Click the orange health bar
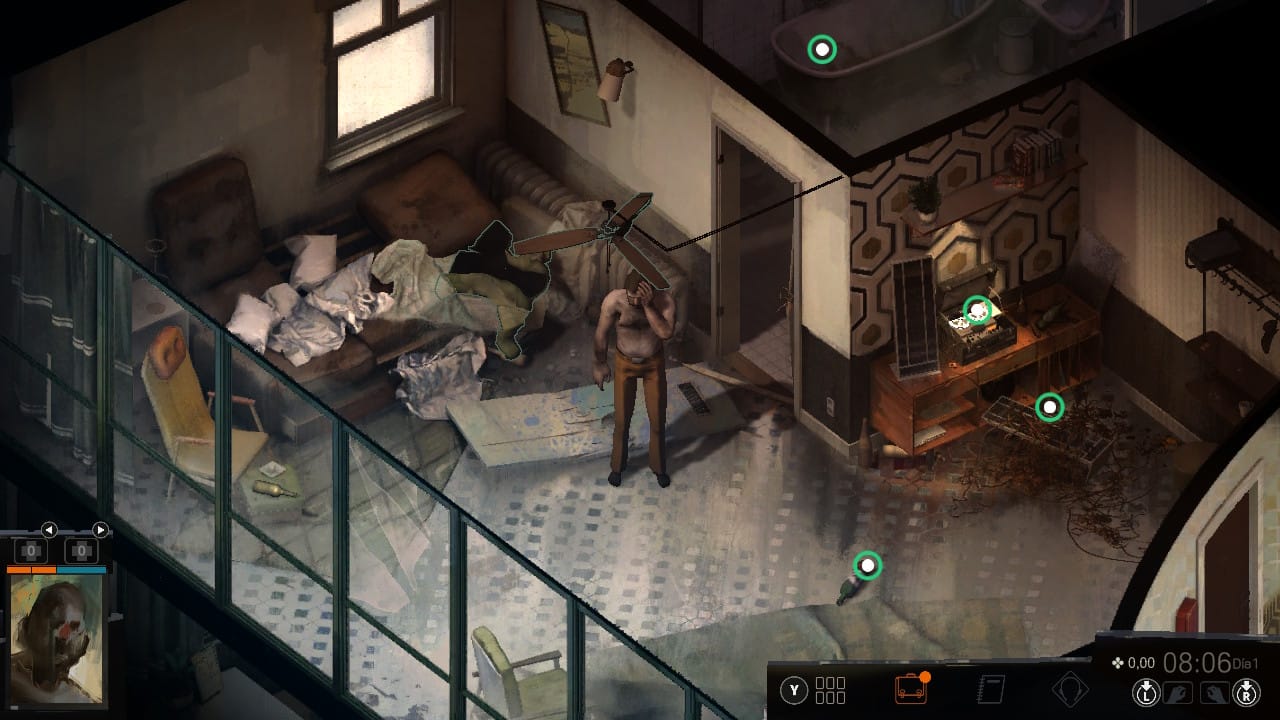 pos(31,570)
